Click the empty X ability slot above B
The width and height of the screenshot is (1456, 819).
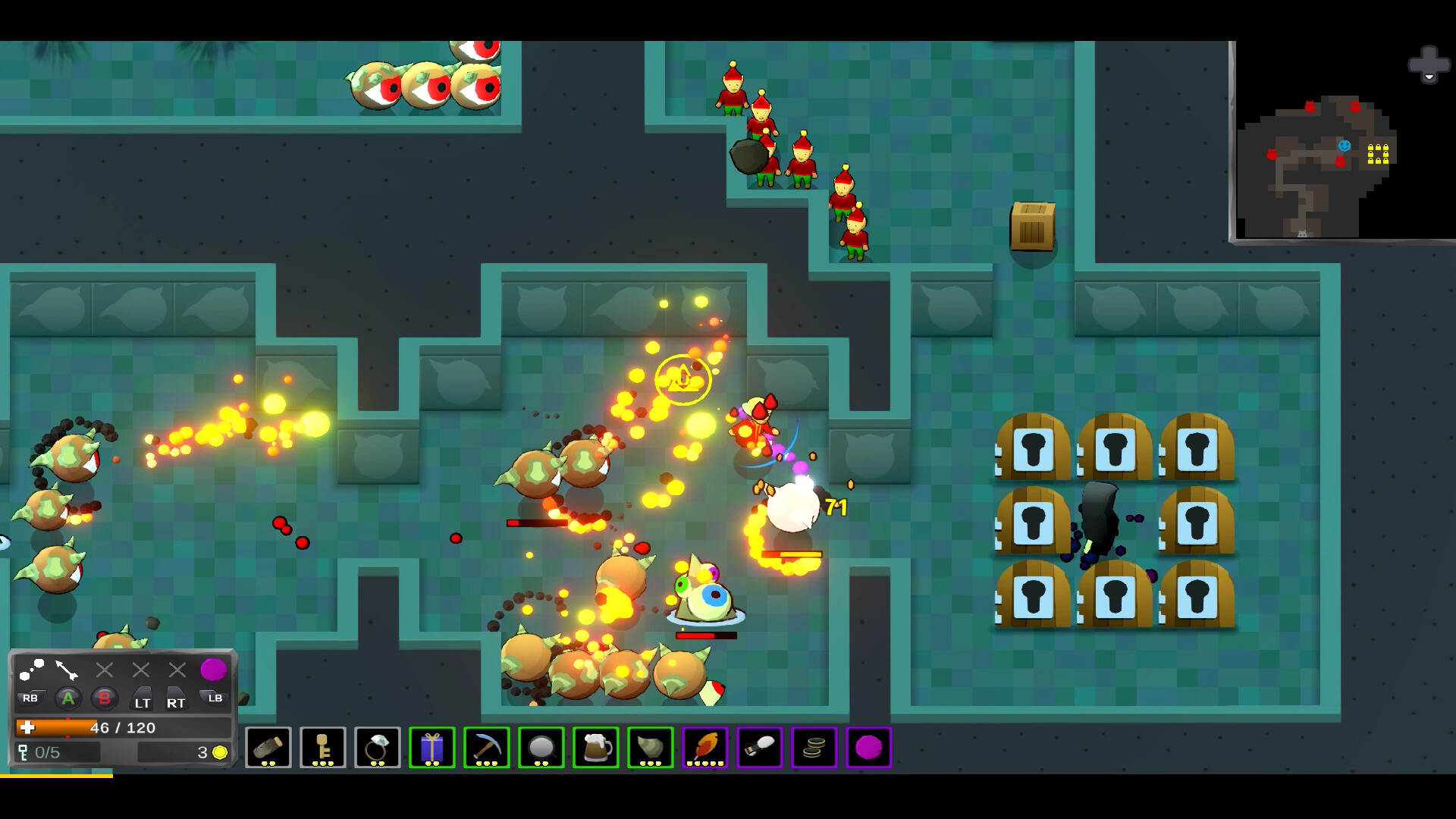point(103,670)
